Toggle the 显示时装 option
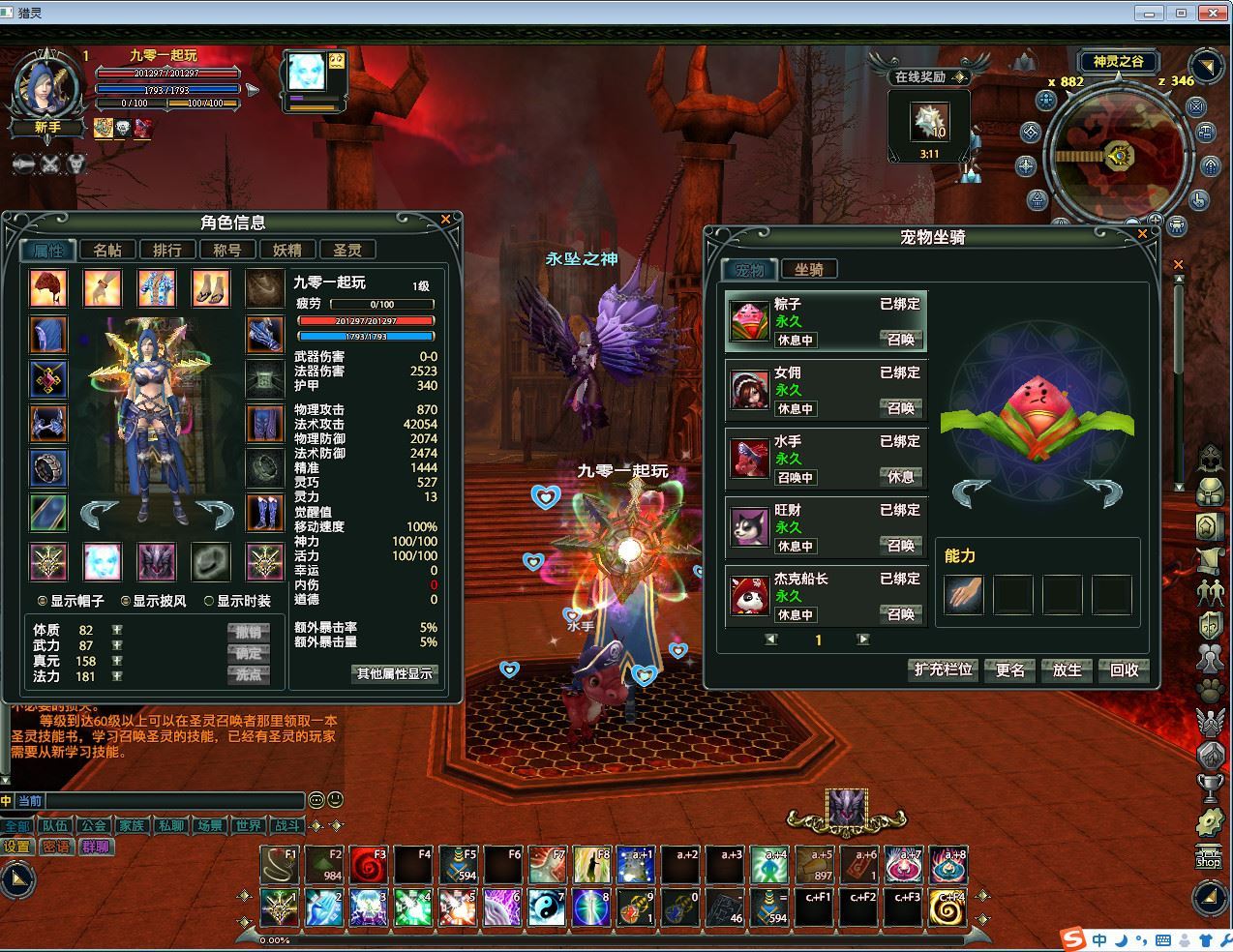This screenshot has height=952, width=1233. click(209, 601)
